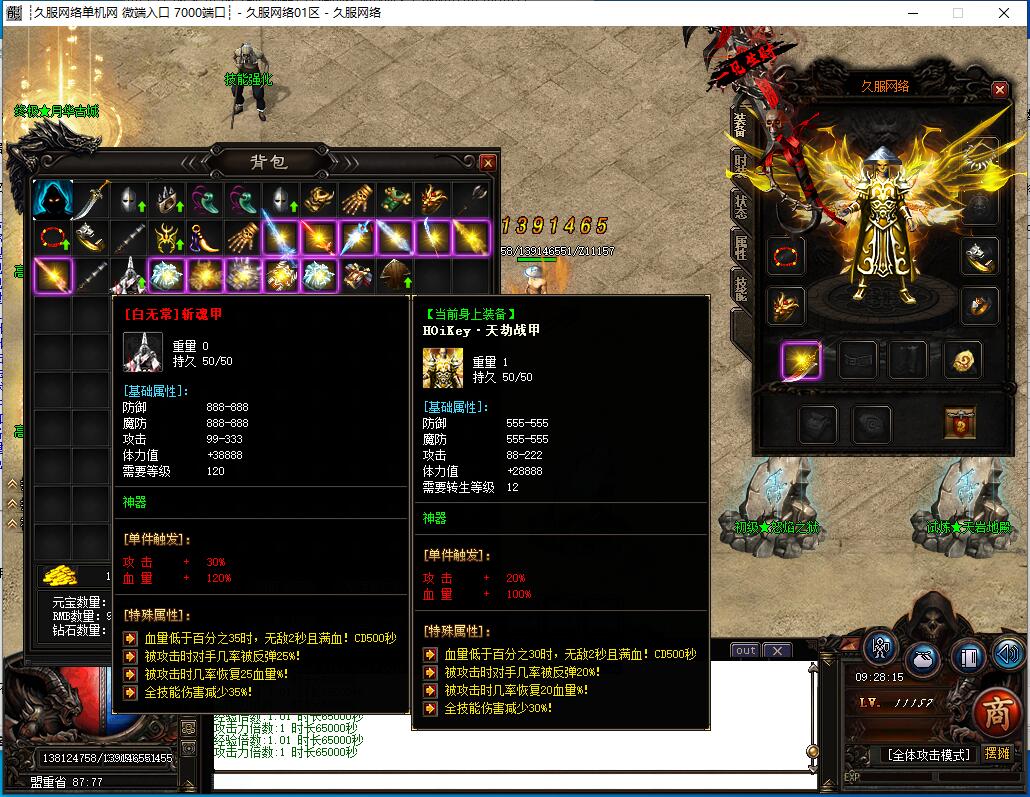The width and height of the screenshot is (1030, 797).
Task: Maximize the game window
Action: (x=958, y=13)
